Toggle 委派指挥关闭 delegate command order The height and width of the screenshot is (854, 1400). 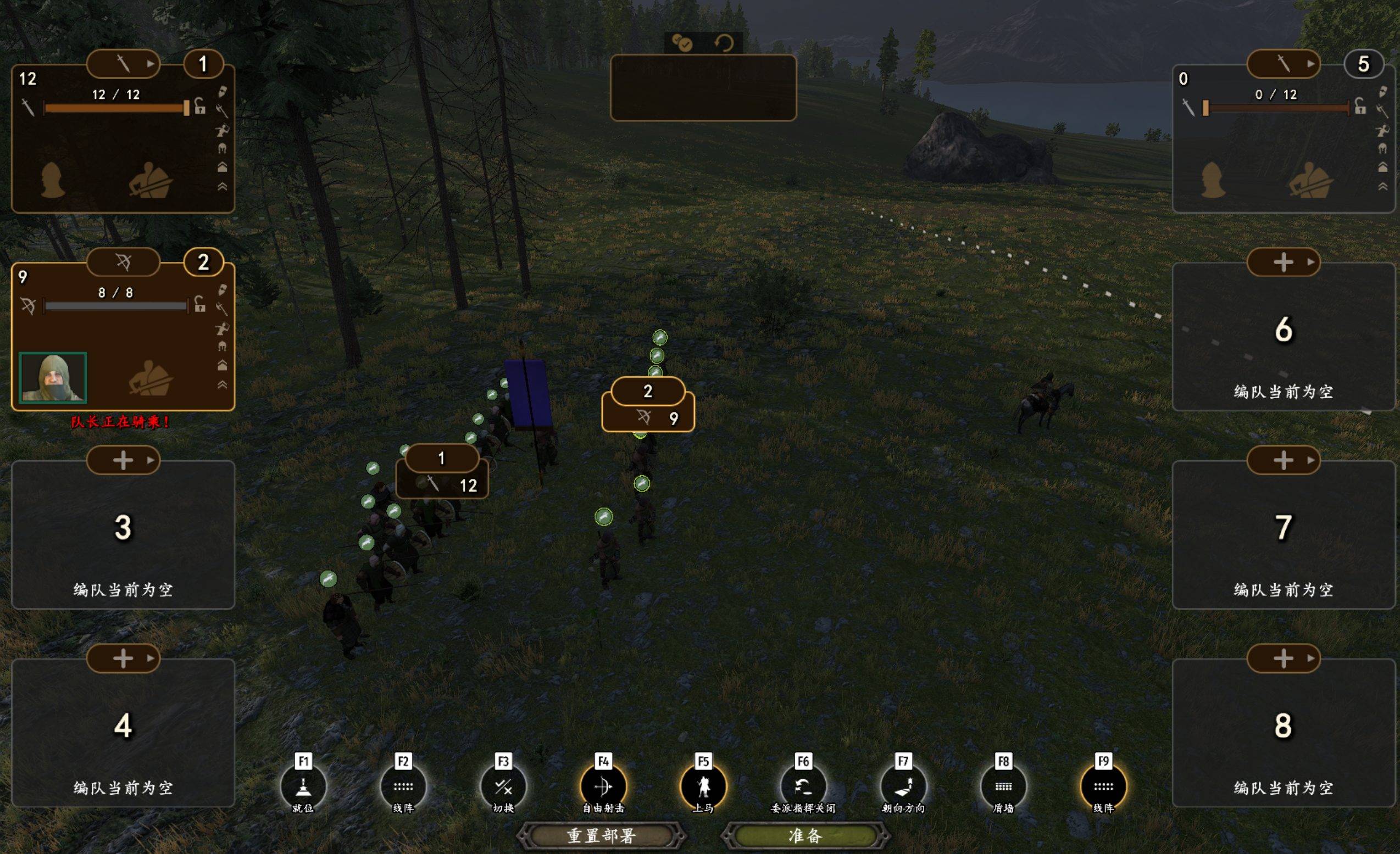pos(803,787)
